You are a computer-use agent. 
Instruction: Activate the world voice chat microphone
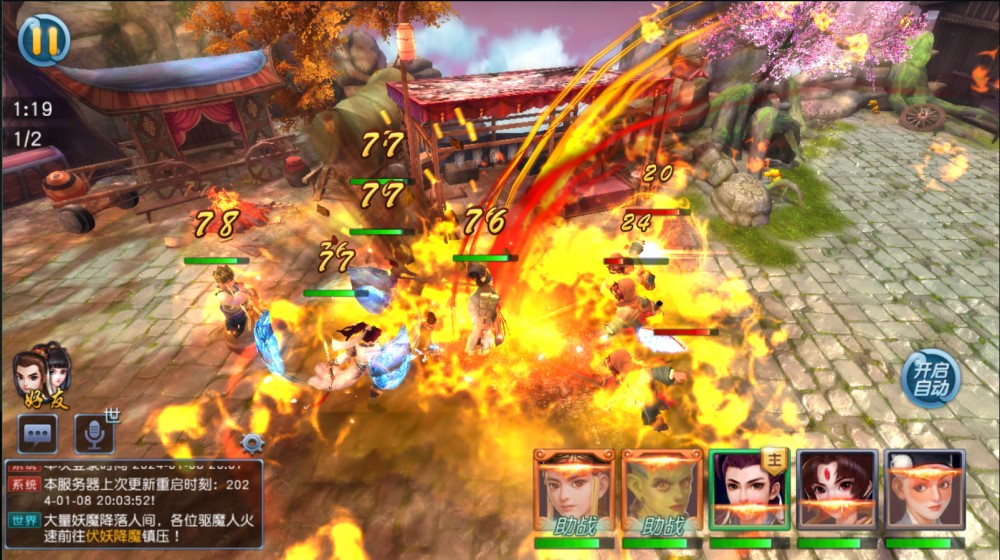tap(94, 433)
